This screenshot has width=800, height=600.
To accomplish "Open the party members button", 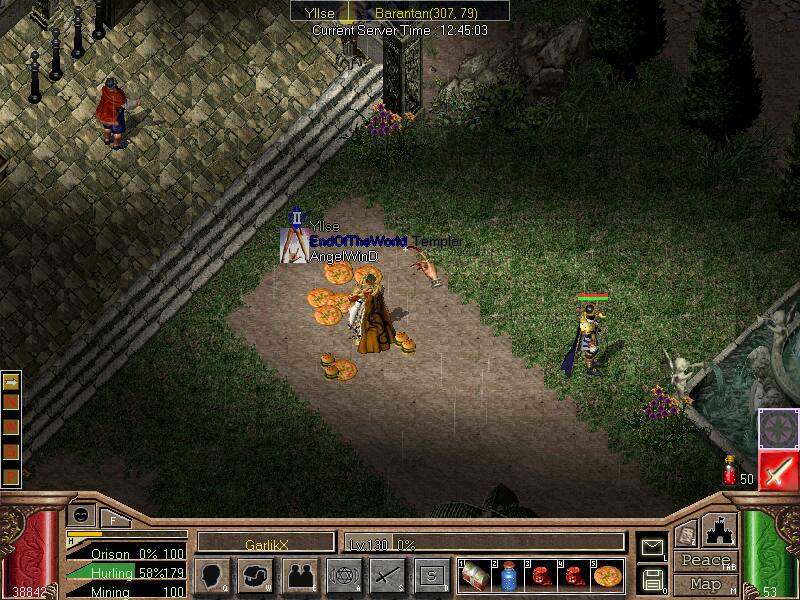I will tap(299, 575).
